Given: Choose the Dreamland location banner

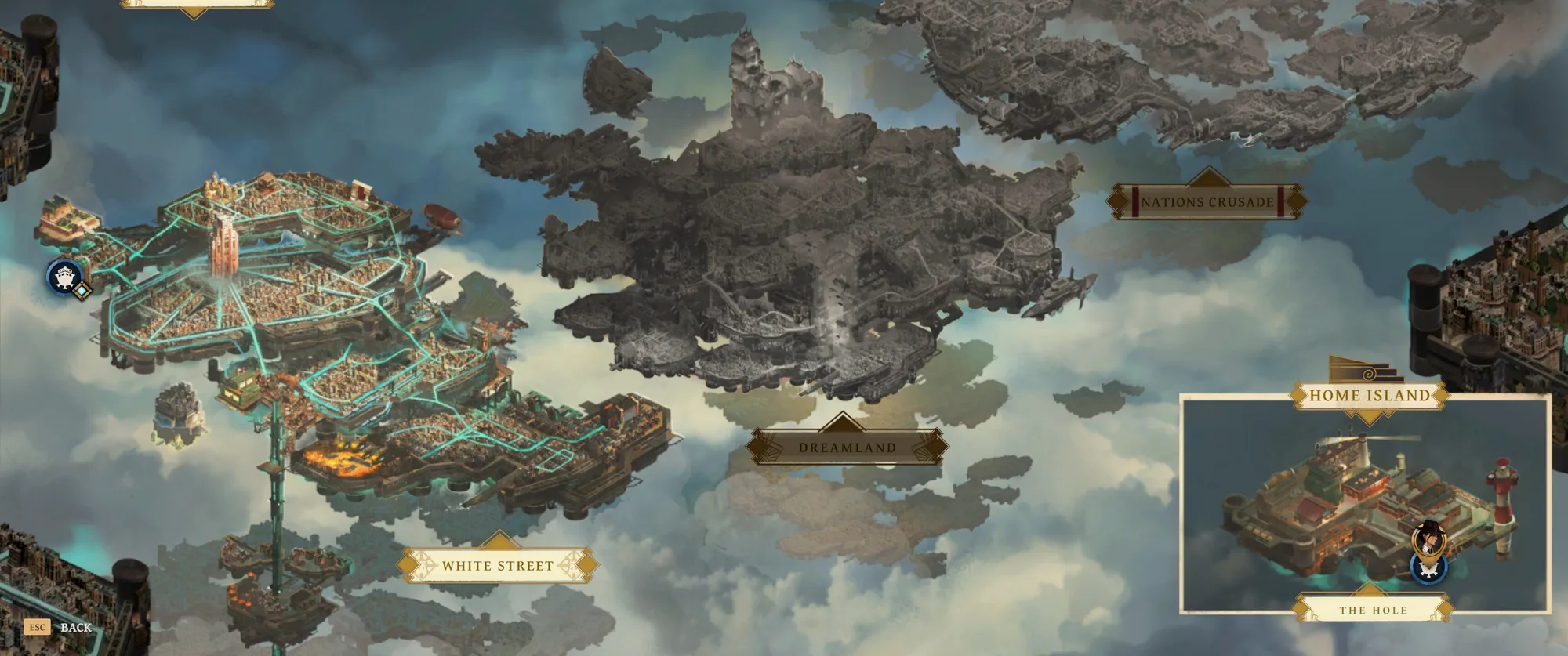Looking at the screenshot, I should click(847, 448).
